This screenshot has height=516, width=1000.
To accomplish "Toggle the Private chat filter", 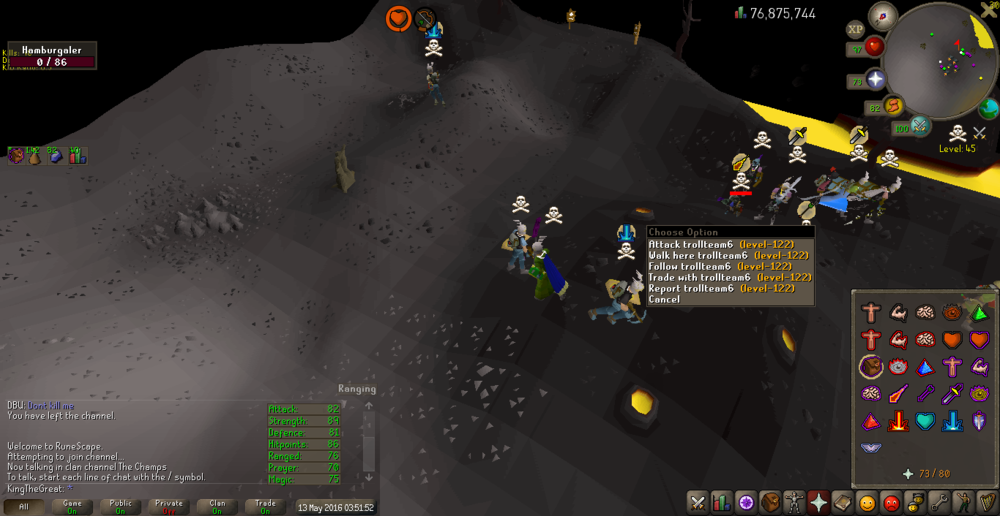I will pos(169,507).
